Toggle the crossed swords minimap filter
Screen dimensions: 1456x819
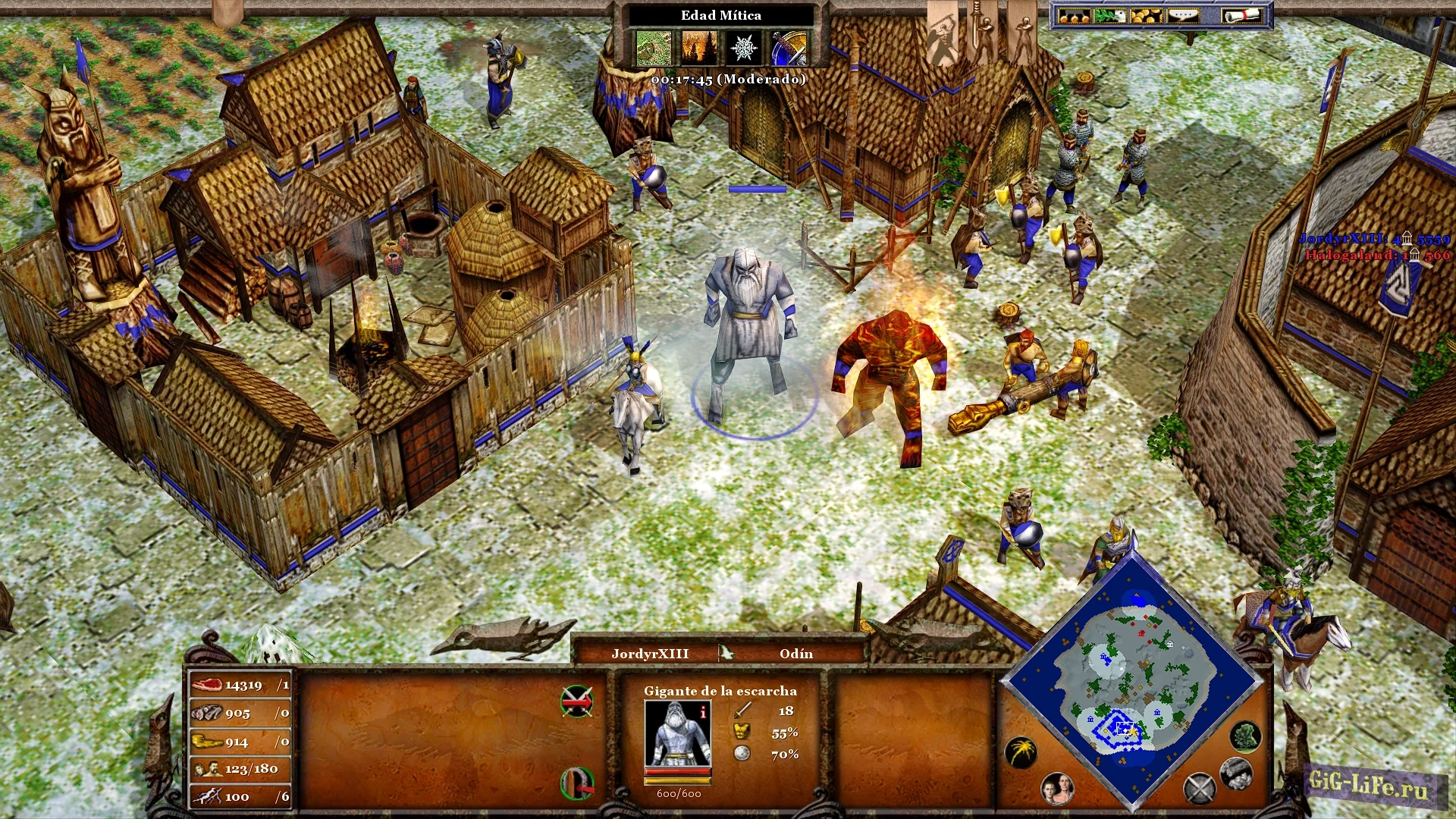1200,789
